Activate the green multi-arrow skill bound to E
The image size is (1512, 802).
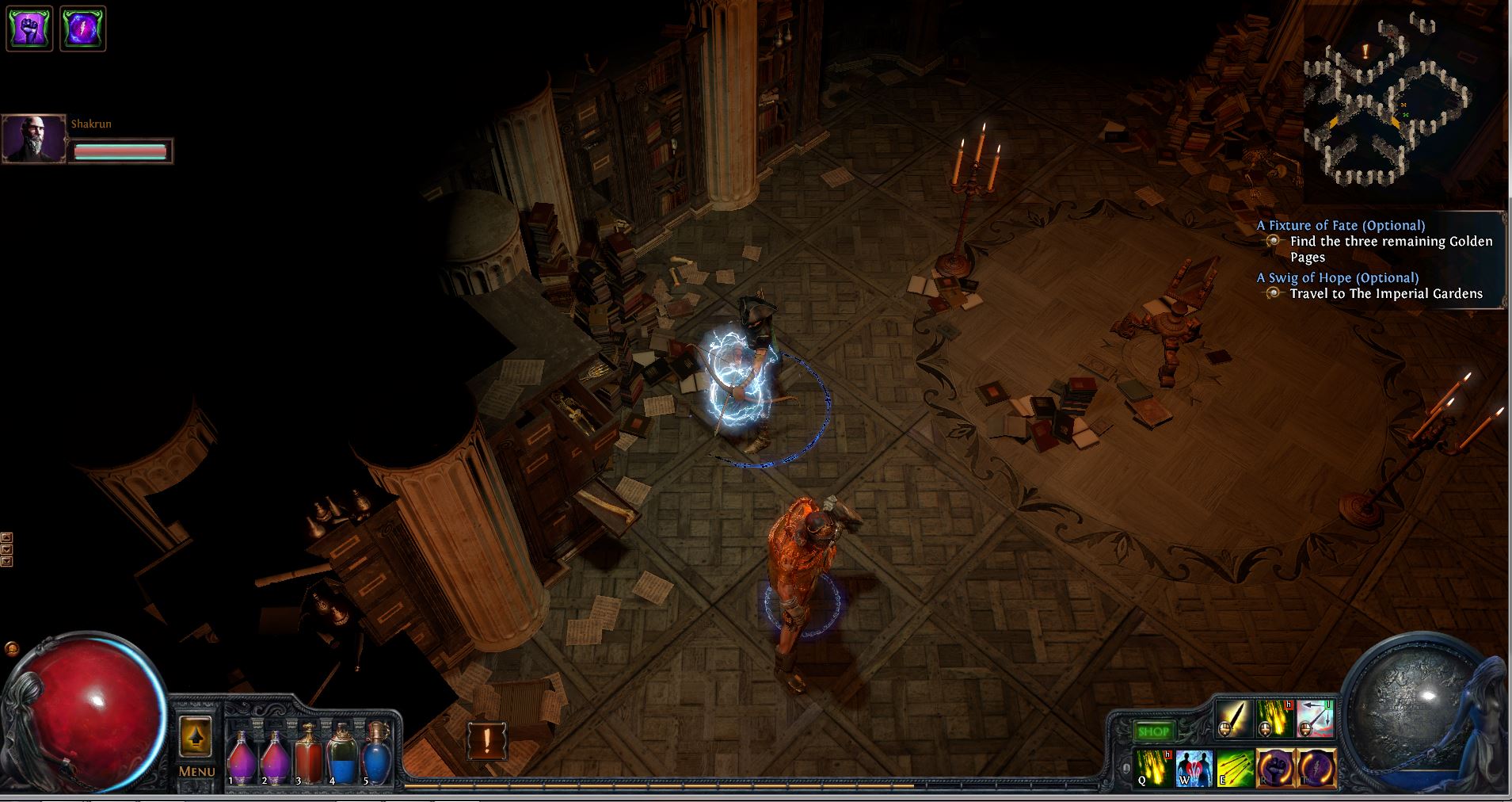click(1235, 768)
